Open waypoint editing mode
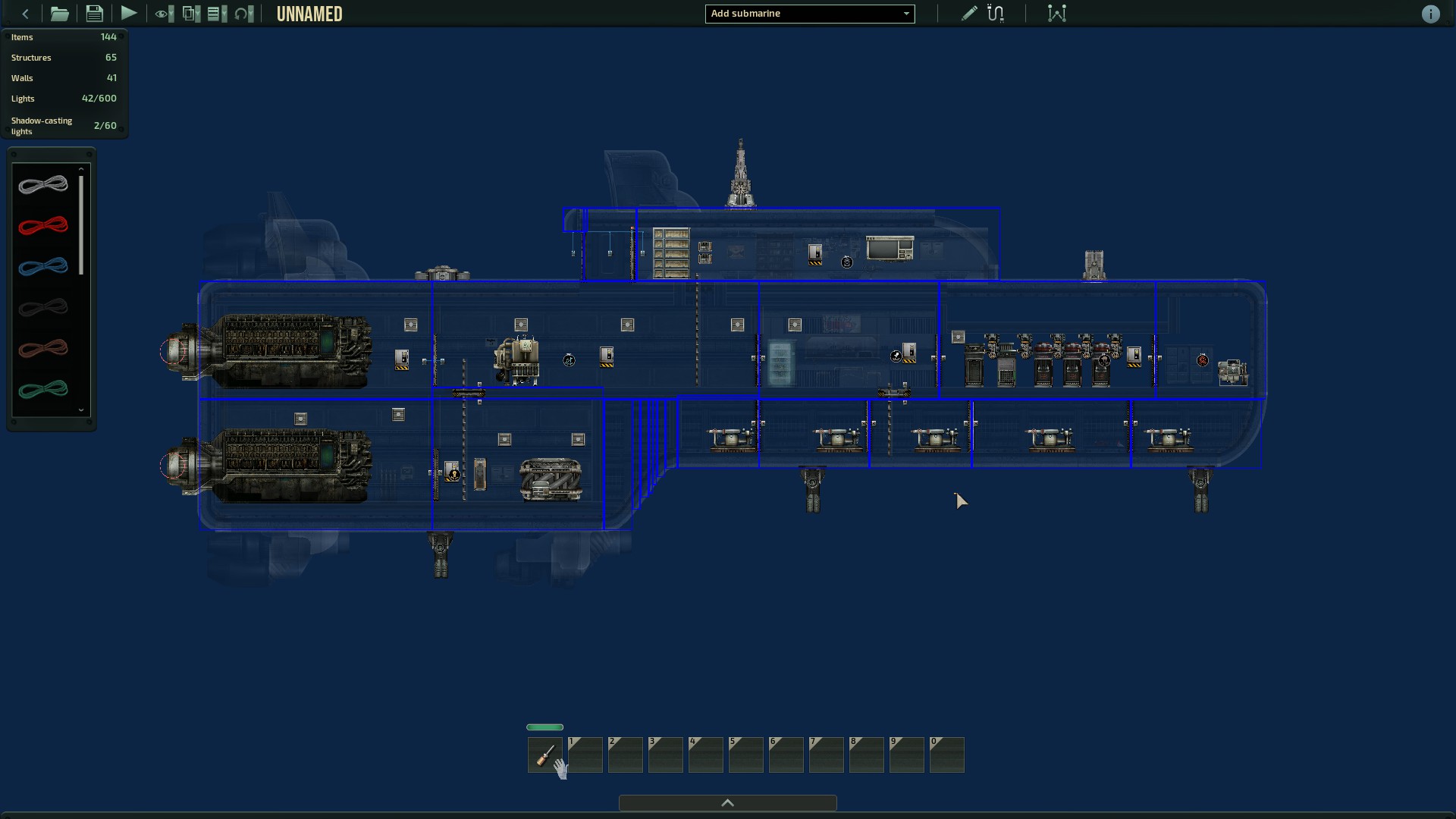 (x=1056, y=13)
